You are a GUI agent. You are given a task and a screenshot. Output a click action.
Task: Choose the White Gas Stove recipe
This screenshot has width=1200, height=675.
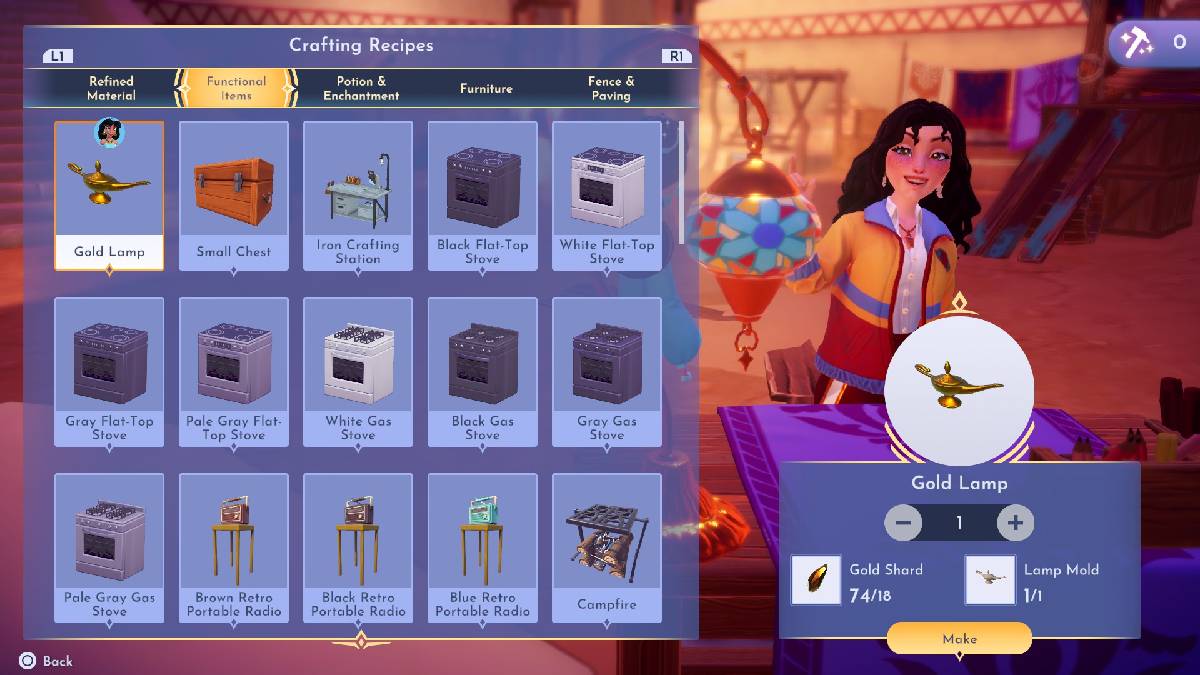[x=358, y=371]
